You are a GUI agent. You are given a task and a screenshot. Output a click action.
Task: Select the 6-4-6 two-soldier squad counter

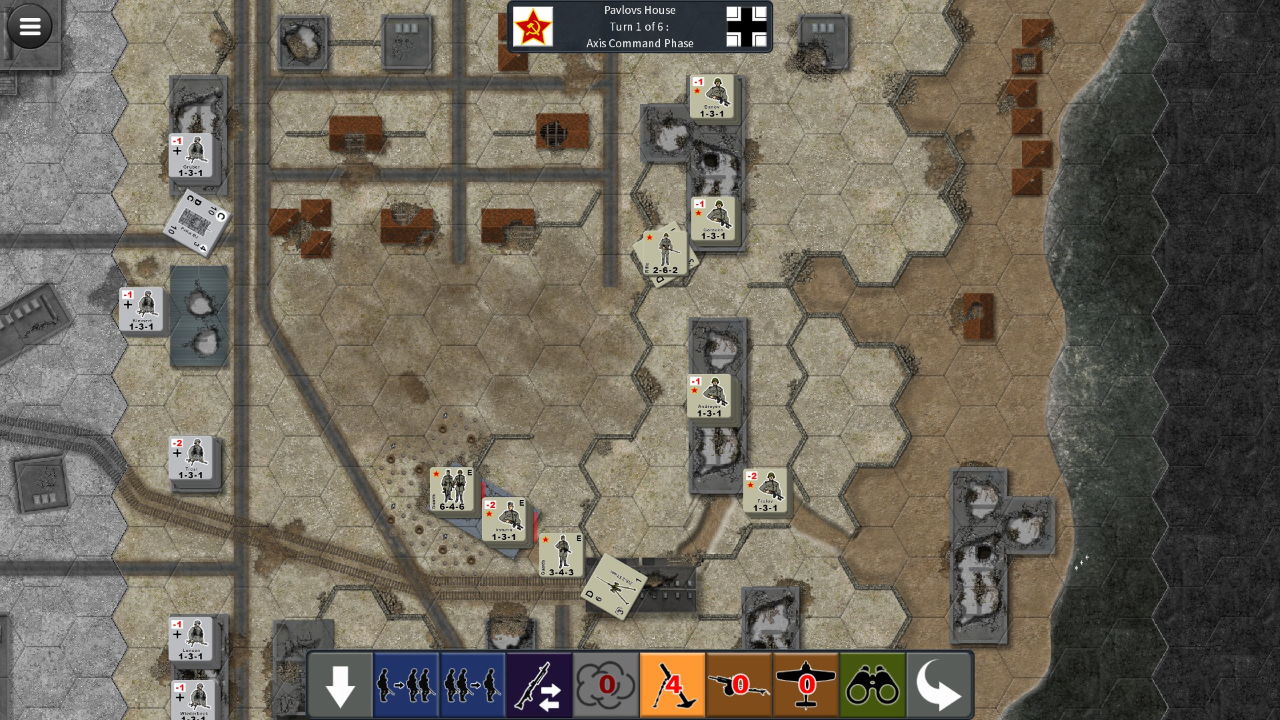[x=452, y=489]
